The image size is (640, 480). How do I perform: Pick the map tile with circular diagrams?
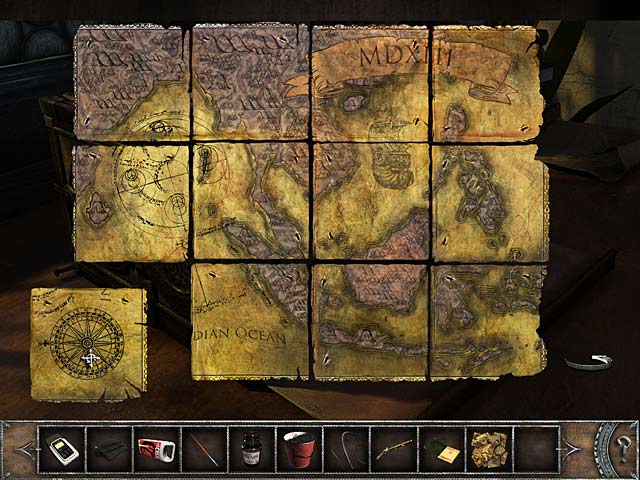(x=130, y=200)
